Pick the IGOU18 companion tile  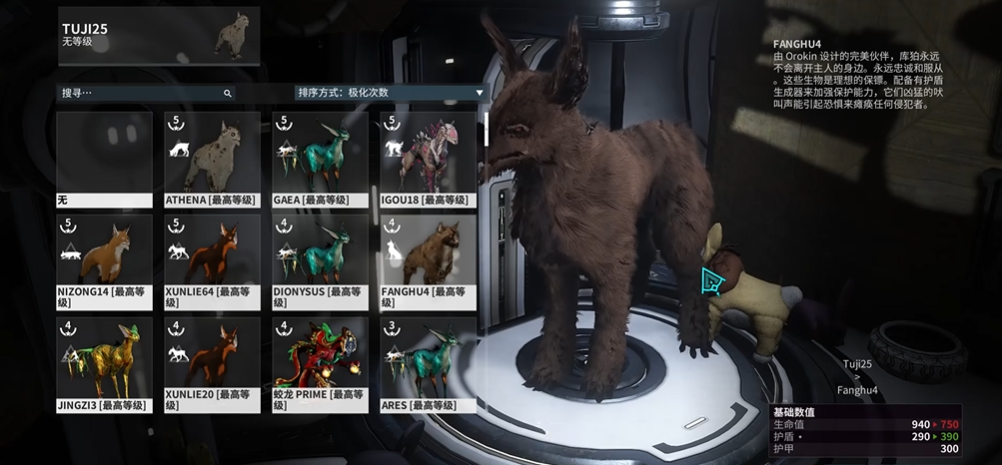pyautogui.click(x=428, y=158)
